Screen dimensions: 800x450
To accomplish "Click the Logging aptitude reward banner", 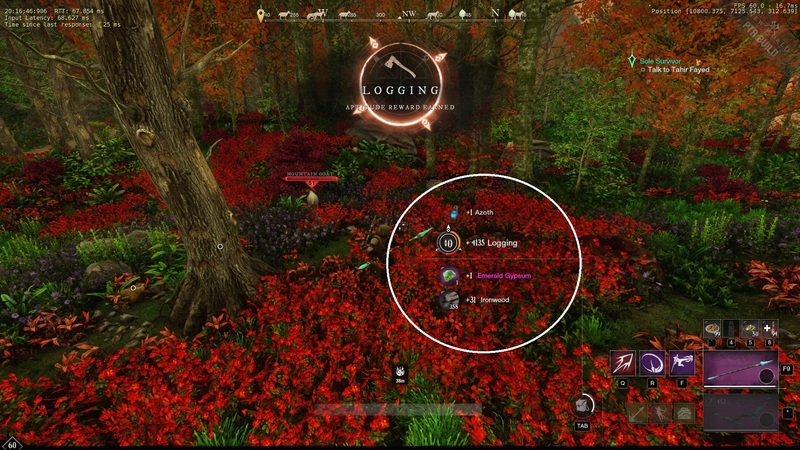I will pyautogui.click(x=400, y=88).
